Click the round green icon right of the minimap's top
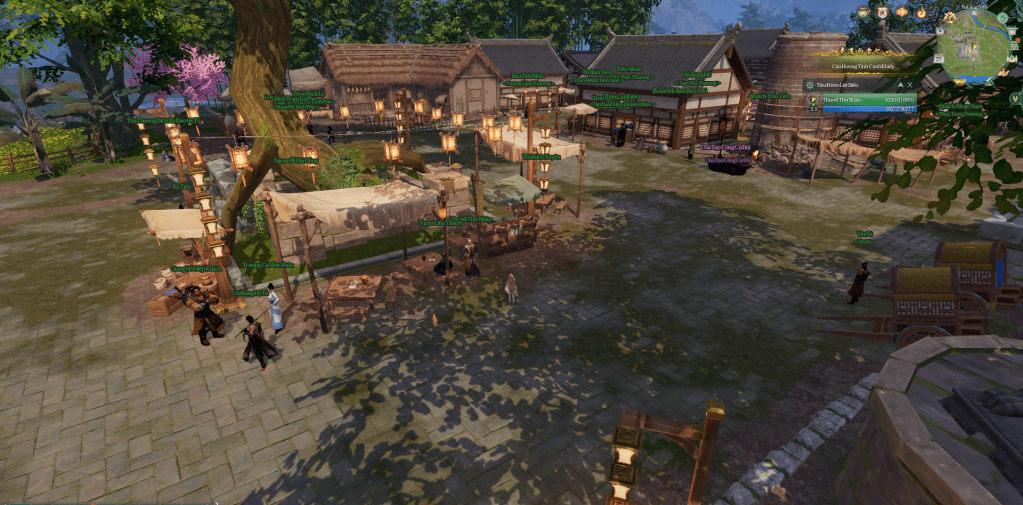This screenshot has height=505, width=1023. [x=1002, y=17]
